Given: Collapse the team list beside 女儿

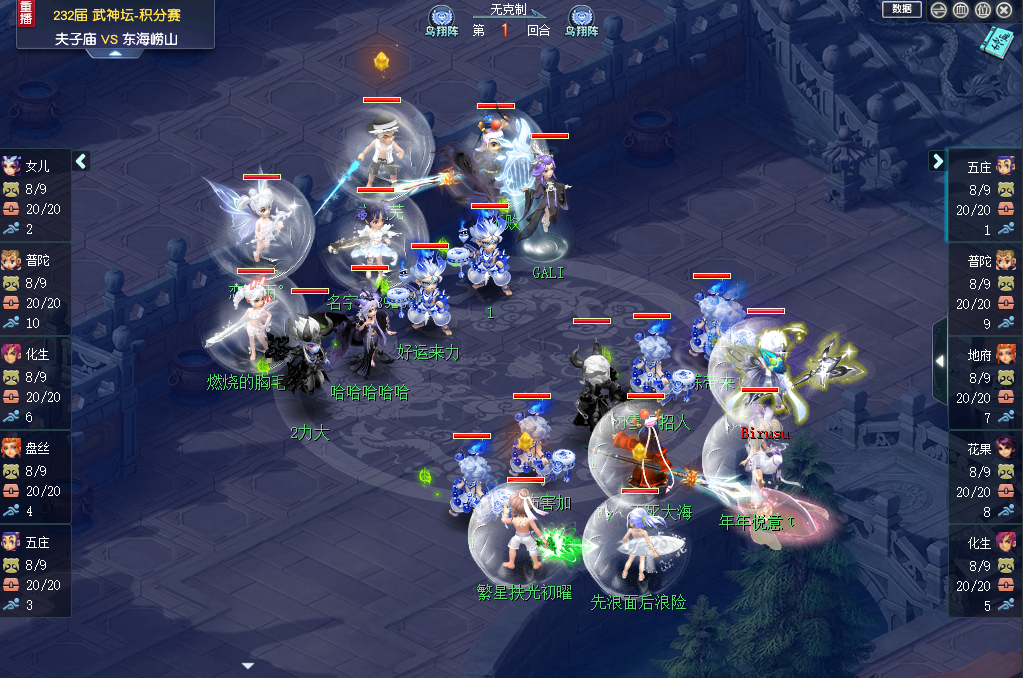Looking at the screenshot, I should tap(82, 160).
